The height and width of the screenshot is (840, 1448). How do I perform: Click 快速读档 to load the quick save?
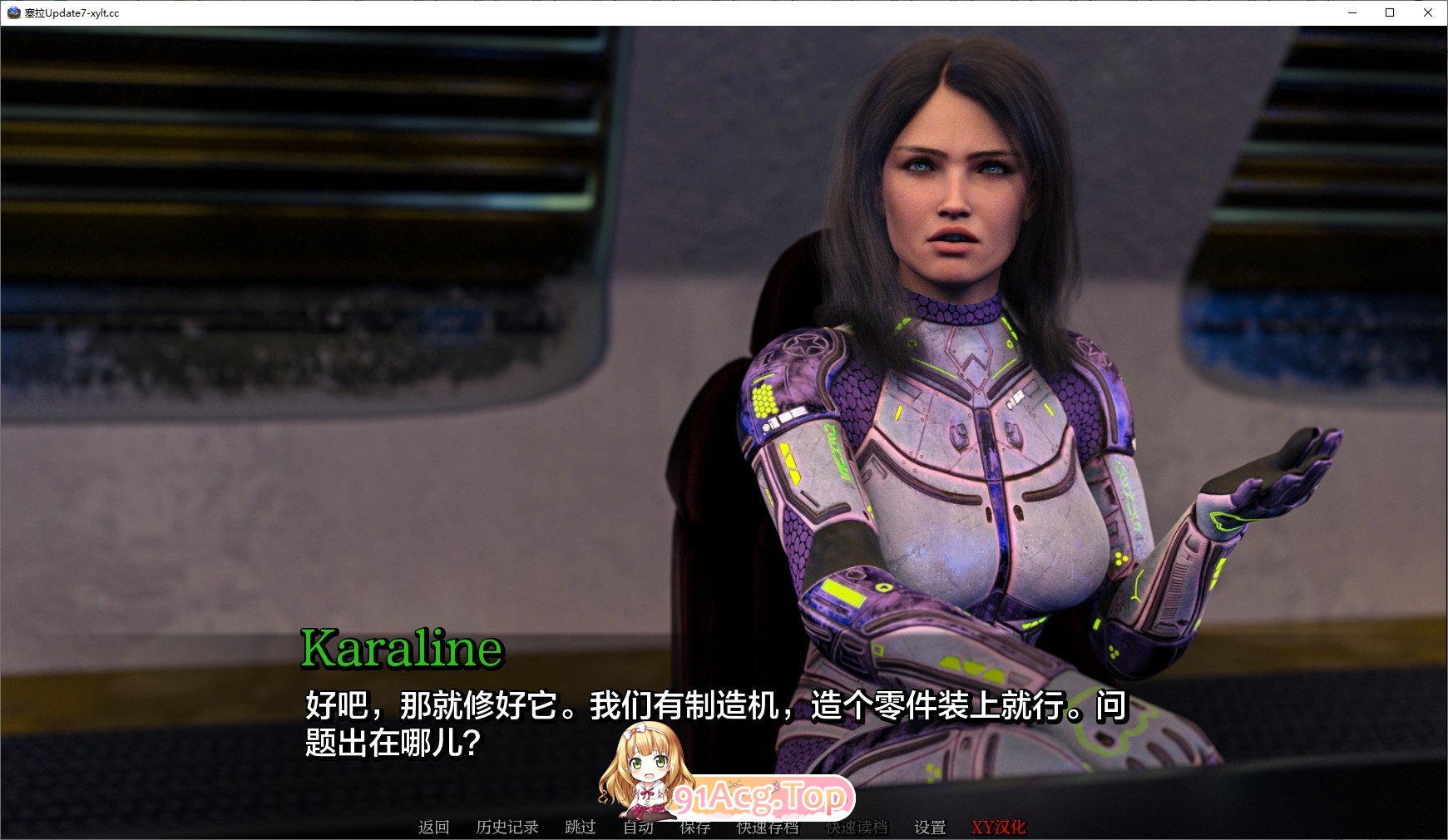857,828
